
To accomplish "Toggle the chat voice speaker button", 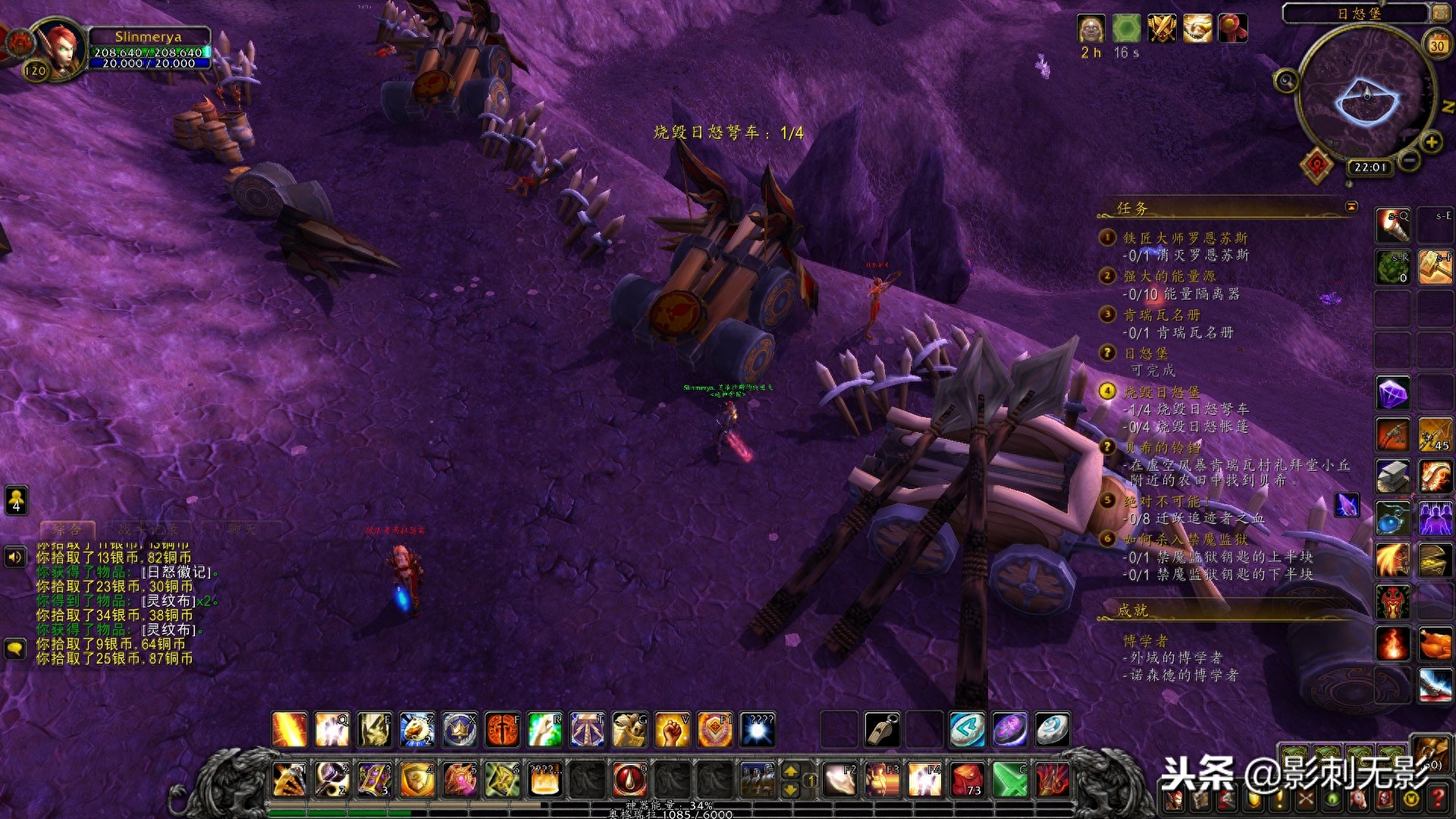I will (x=16, y=557).
